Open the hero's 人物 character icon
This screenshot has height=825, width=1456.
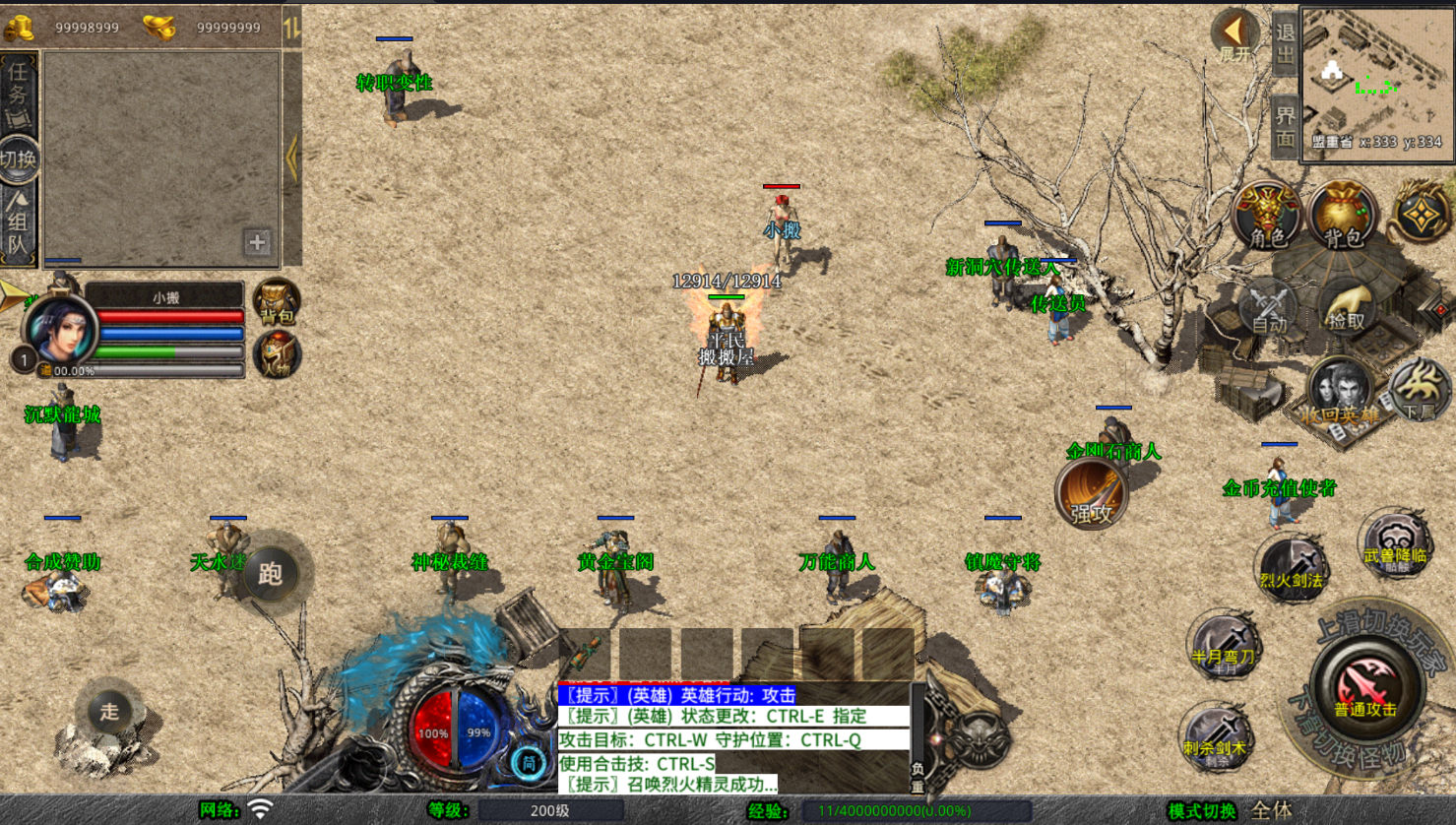(x=277, y=355)
